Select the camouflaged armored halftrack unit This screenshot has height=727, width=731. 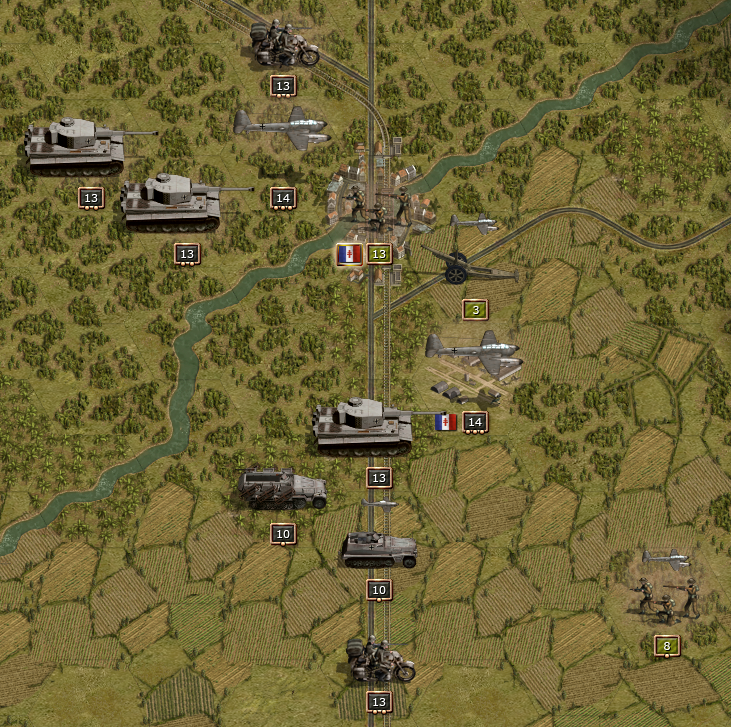[282, 489]
